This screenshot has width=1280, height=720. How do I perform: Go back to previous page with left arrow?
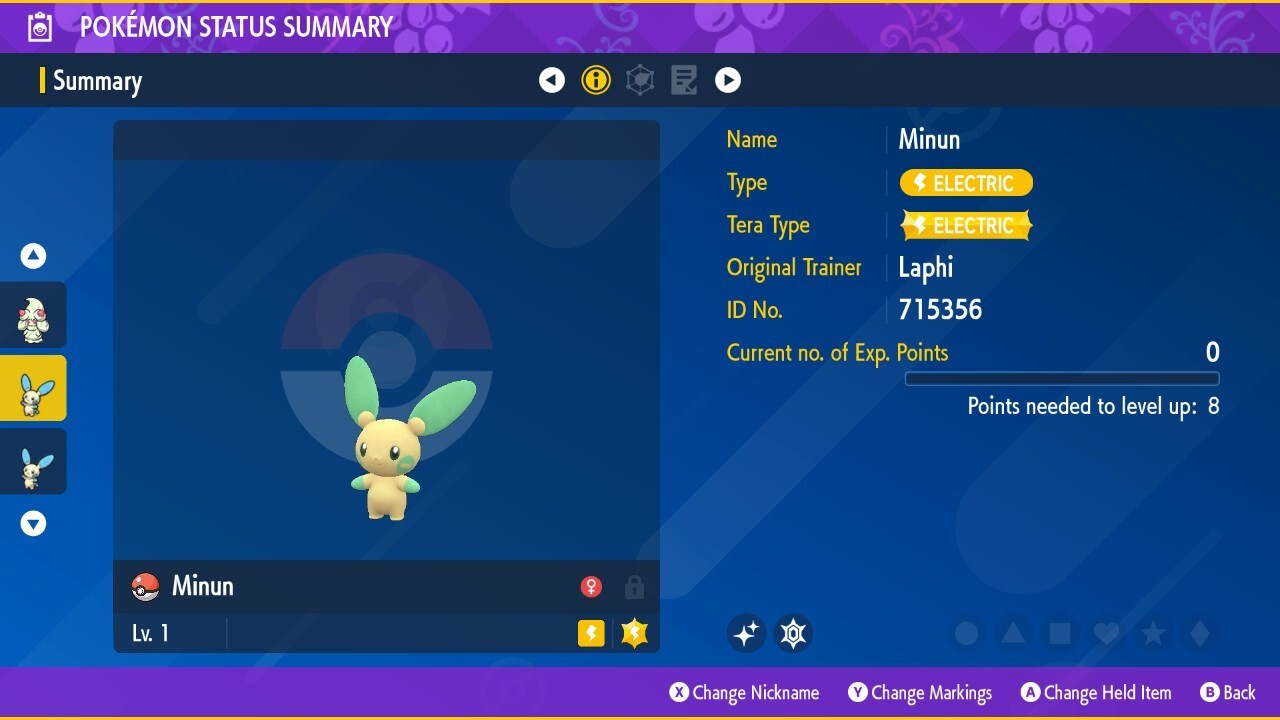point(552,80)
